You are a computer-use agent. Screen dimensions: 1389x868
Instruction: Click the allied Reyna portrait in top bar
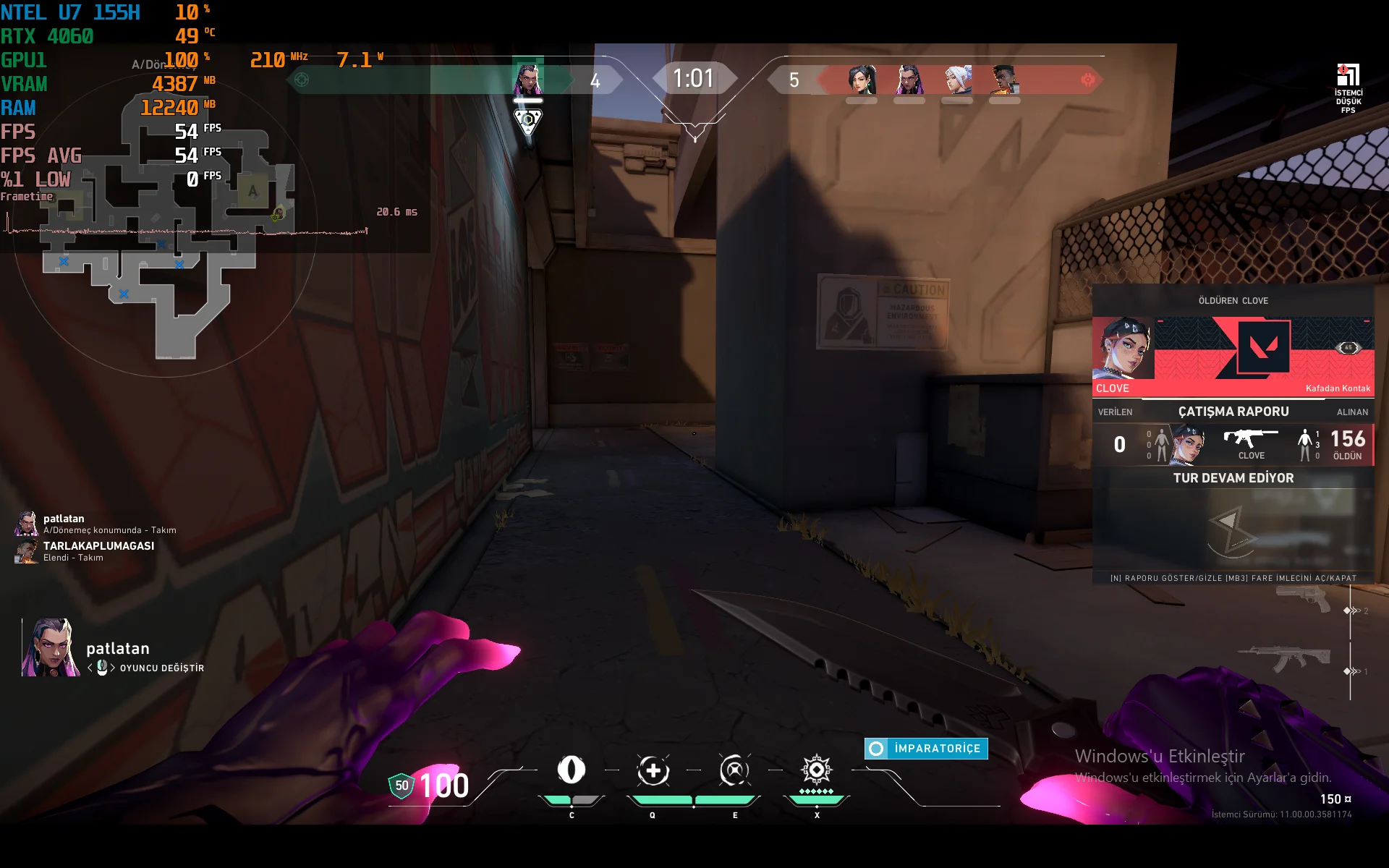pos(527,79)
